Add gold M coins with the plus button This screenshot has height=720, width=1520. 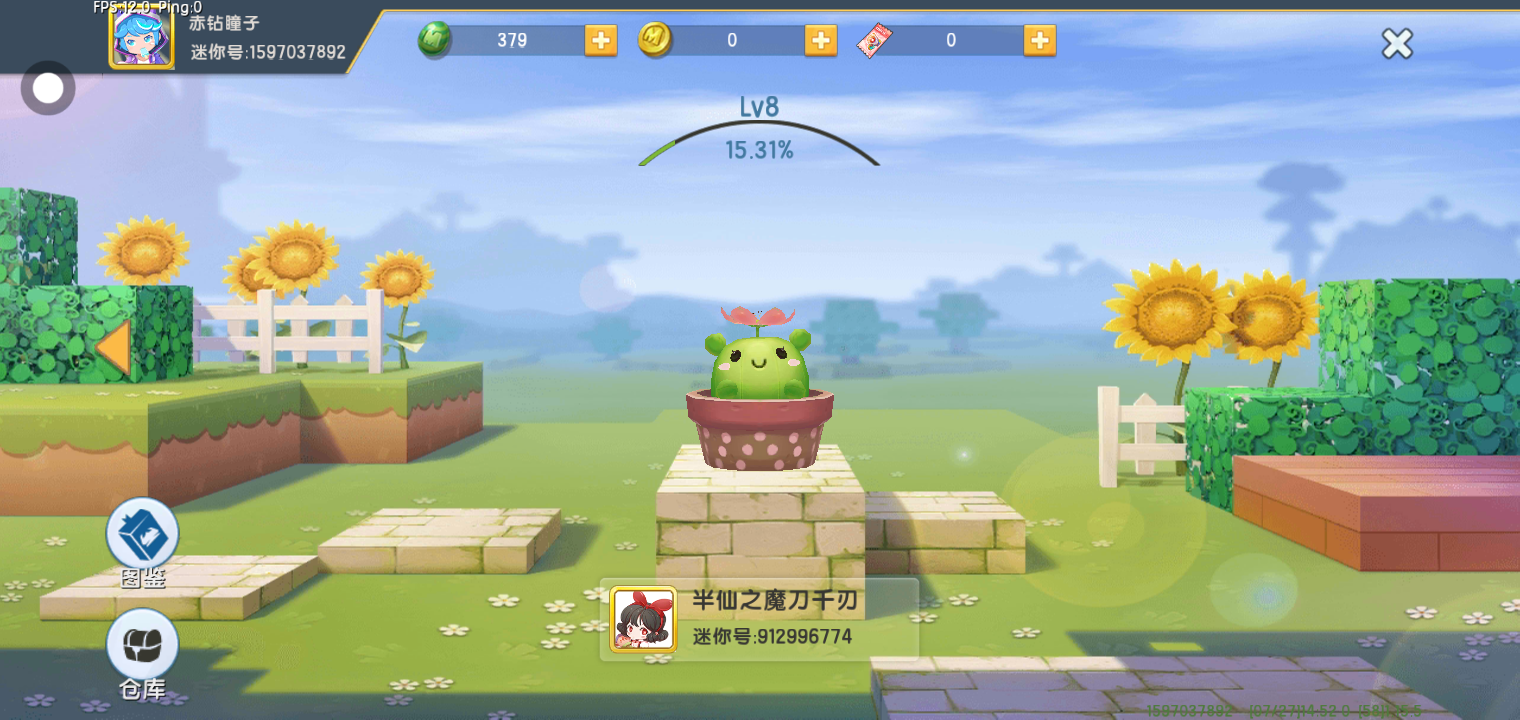tap(820, 40)
